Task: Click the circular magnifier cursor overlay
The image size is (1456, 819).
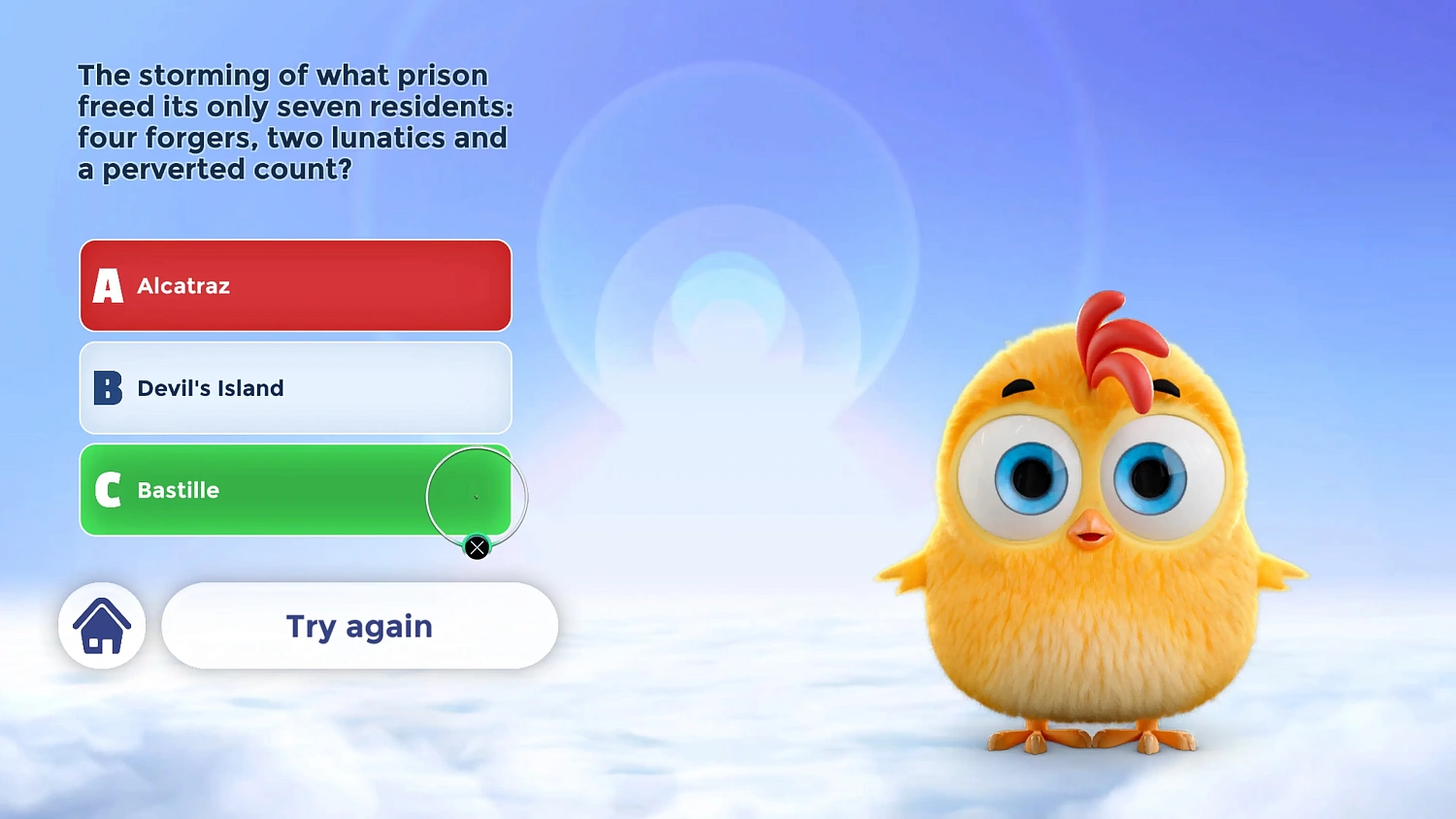Action: coord(477,497)
